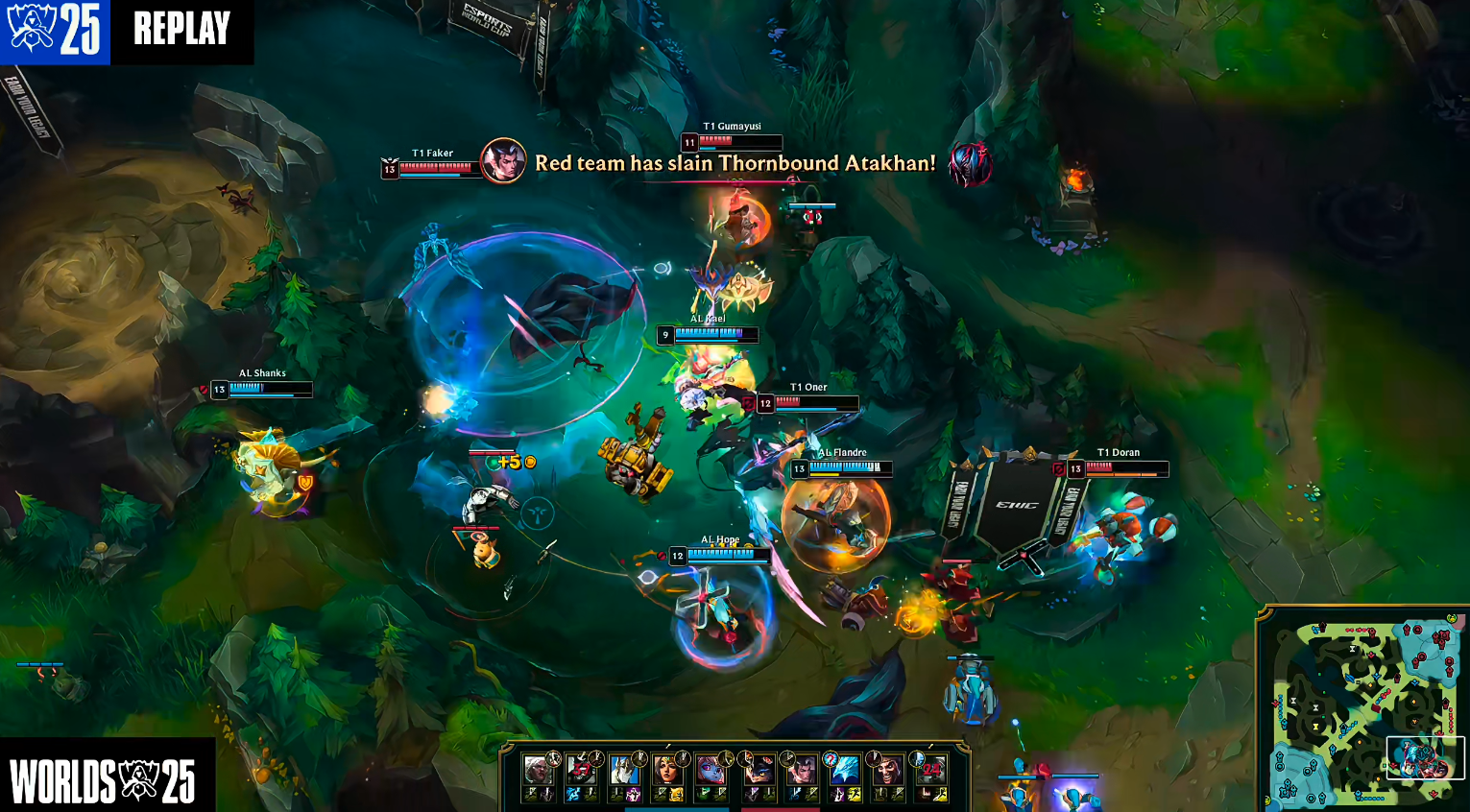Select the dead champion with 37 respawn timer

(581, 770)
